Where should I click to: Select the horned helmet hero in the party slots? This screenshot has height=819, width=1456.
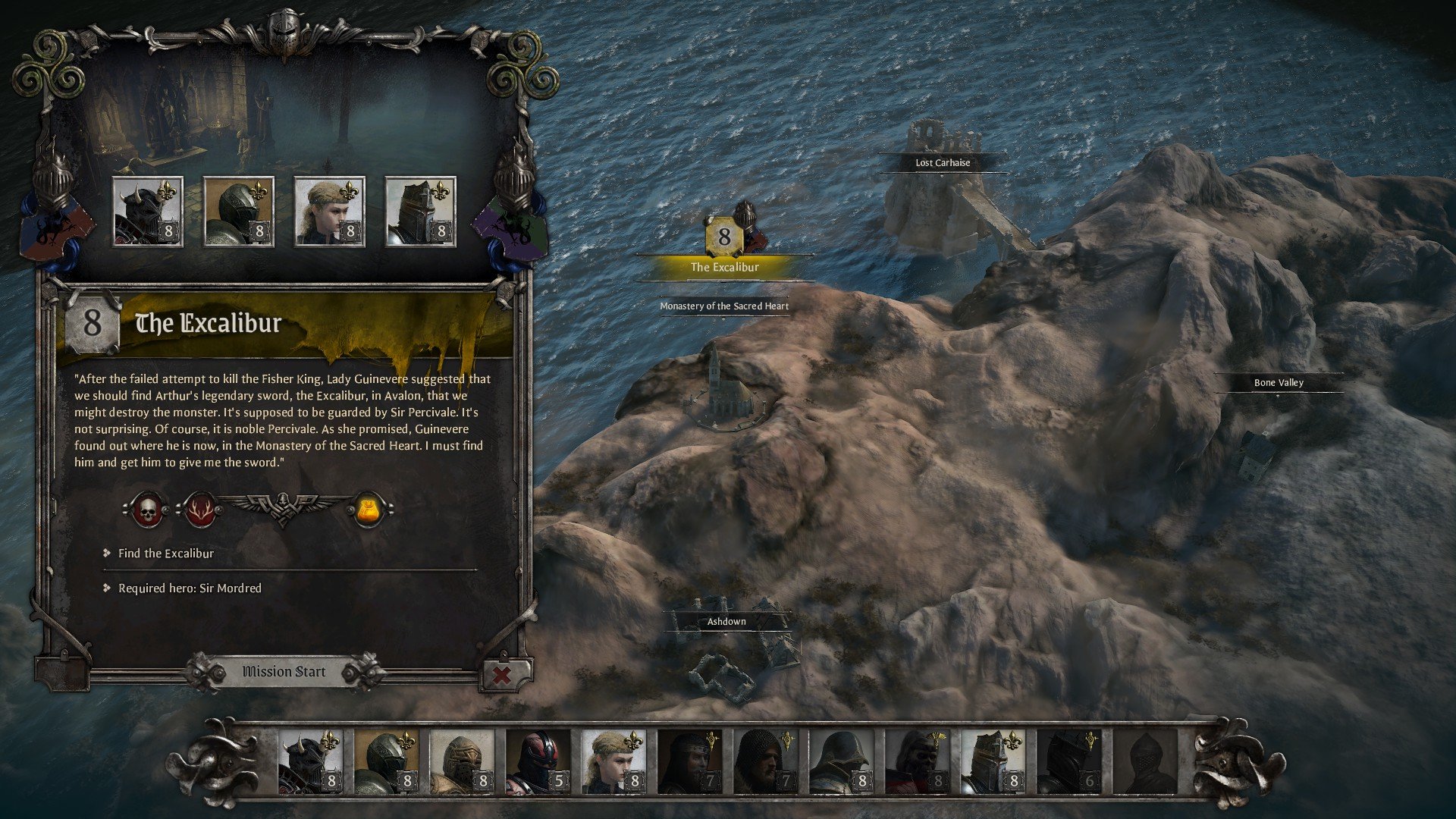[x=147, y=212]
